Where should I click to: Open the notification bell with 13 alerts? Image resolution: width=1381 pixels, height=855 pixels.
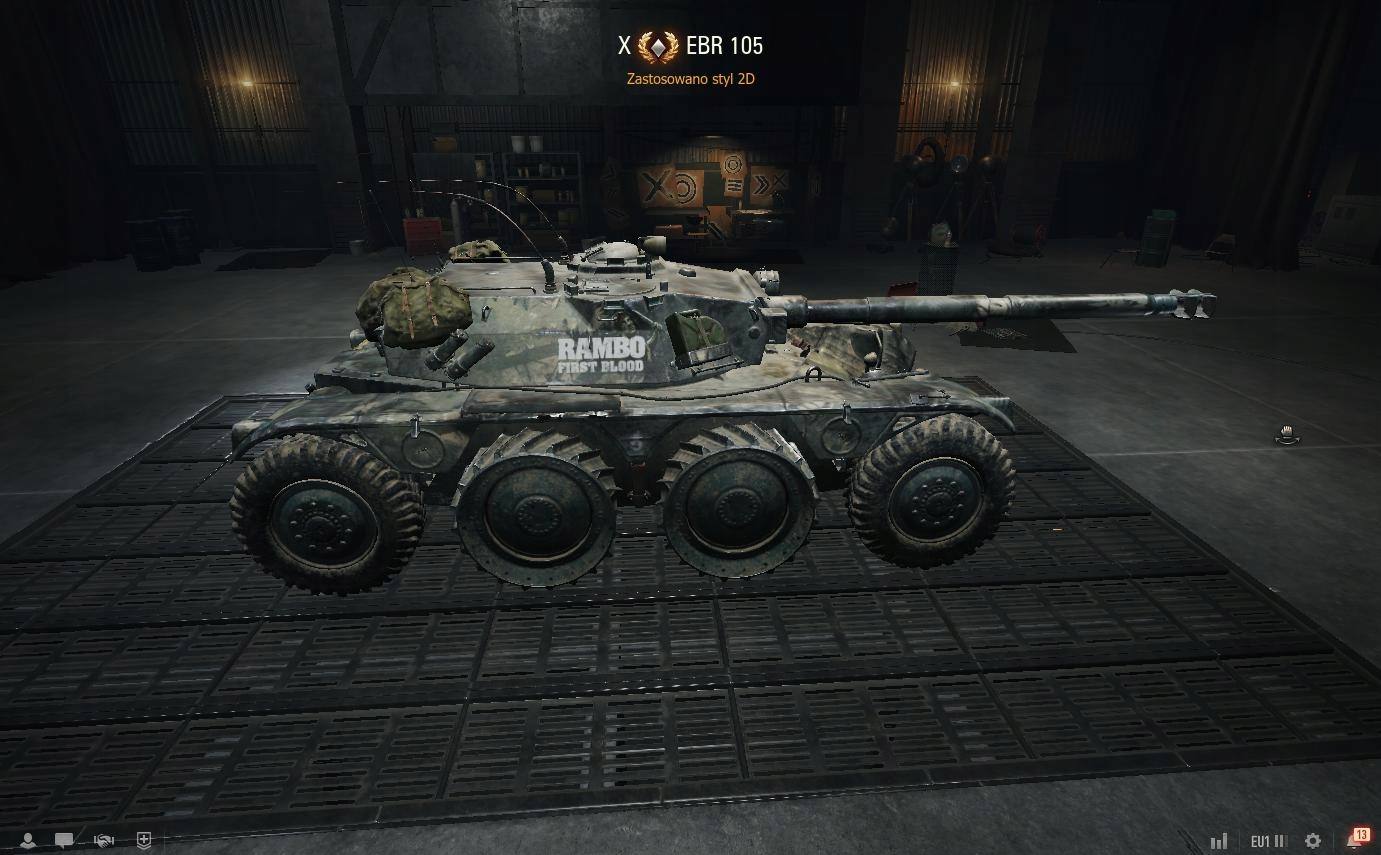point(1356,839)
